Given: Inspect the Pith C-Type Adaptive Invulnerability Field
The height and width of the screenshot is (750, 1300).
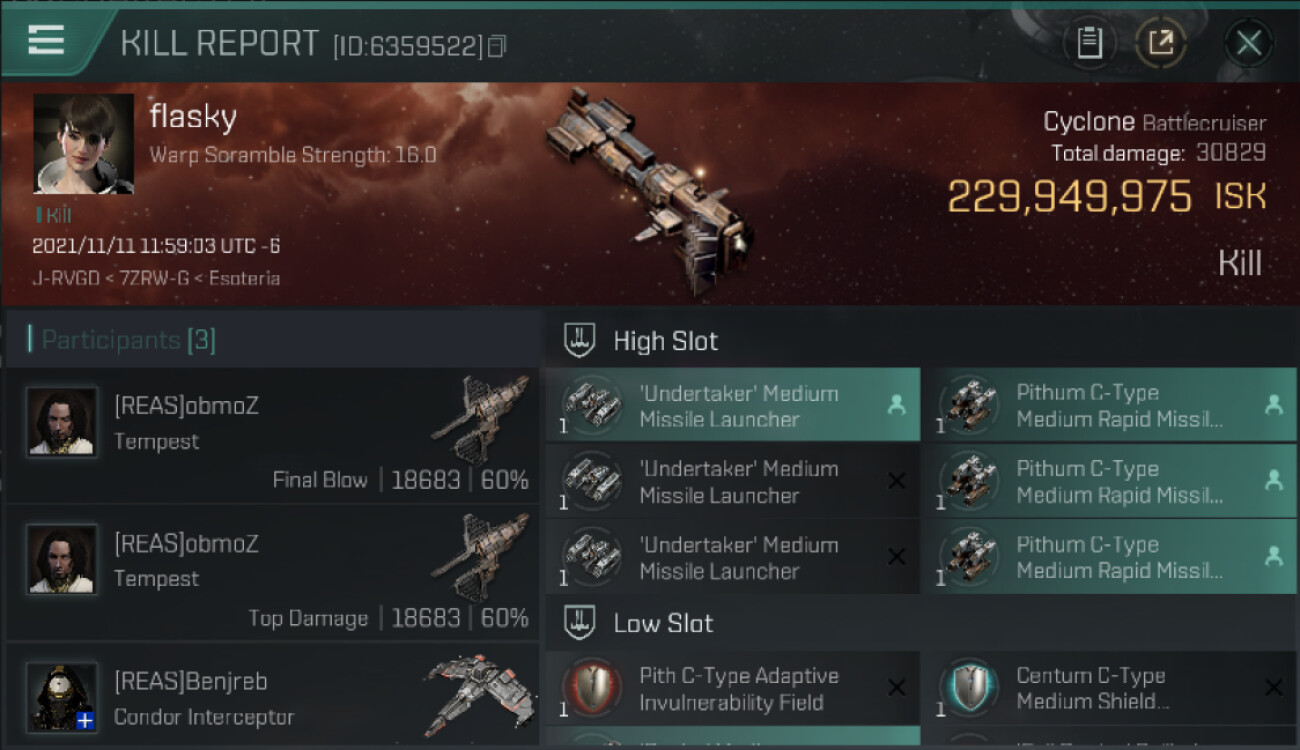Looking at the screenshot, I should pyautogui.click(x=732, y=689).
